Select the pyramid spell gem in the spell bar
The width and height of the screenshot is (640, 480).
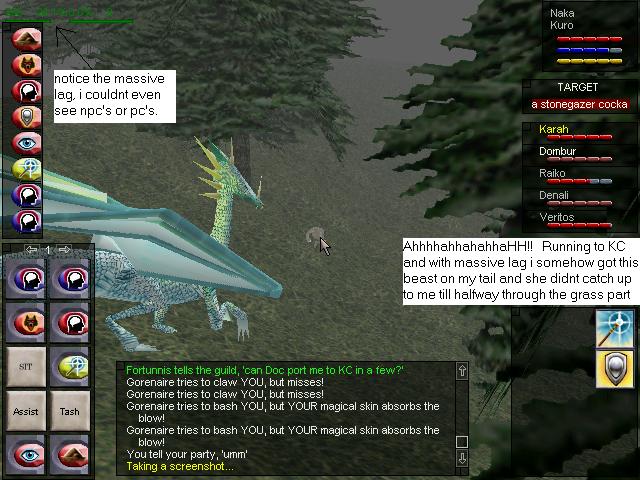click(25, 39)
